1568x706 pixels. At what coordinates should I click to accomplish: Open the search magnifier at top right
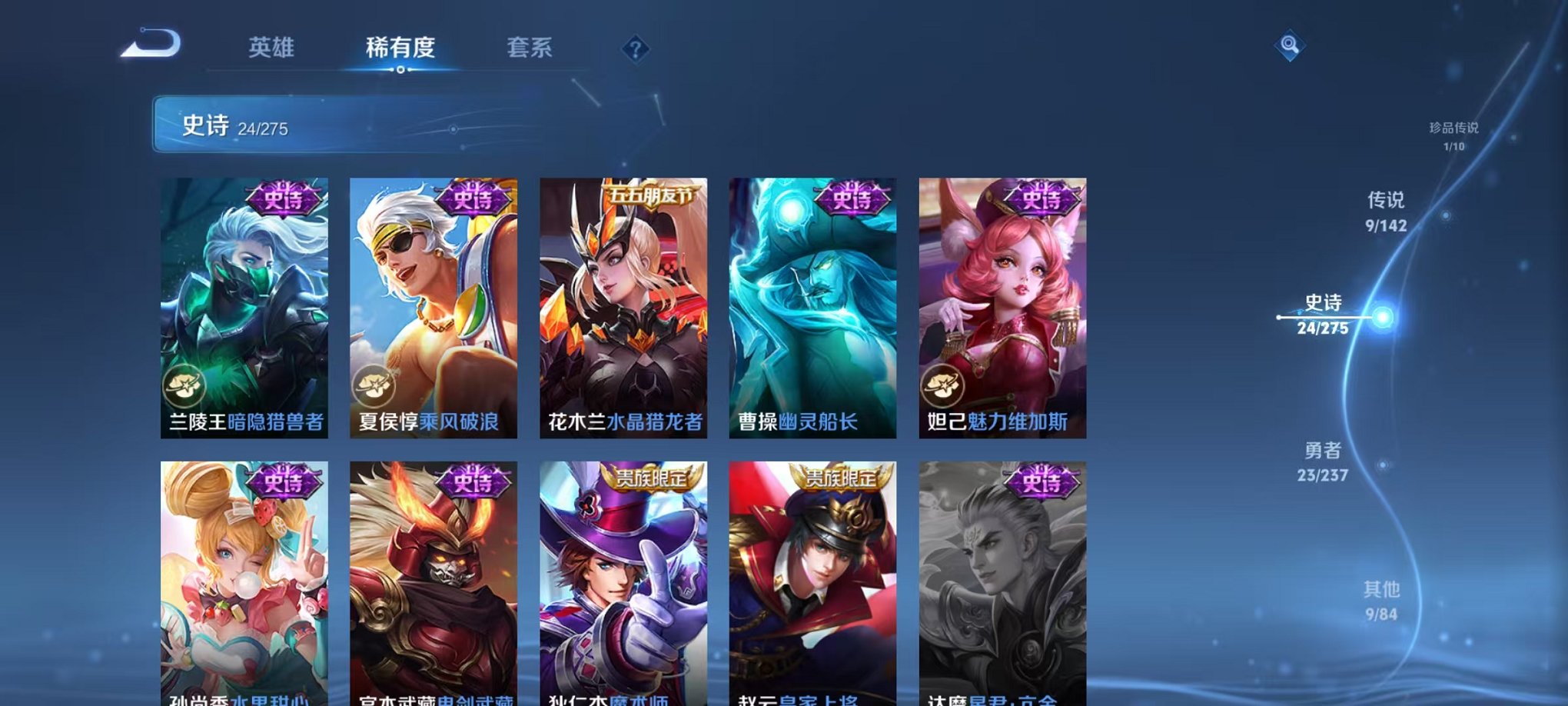[x=1288, y=44]
